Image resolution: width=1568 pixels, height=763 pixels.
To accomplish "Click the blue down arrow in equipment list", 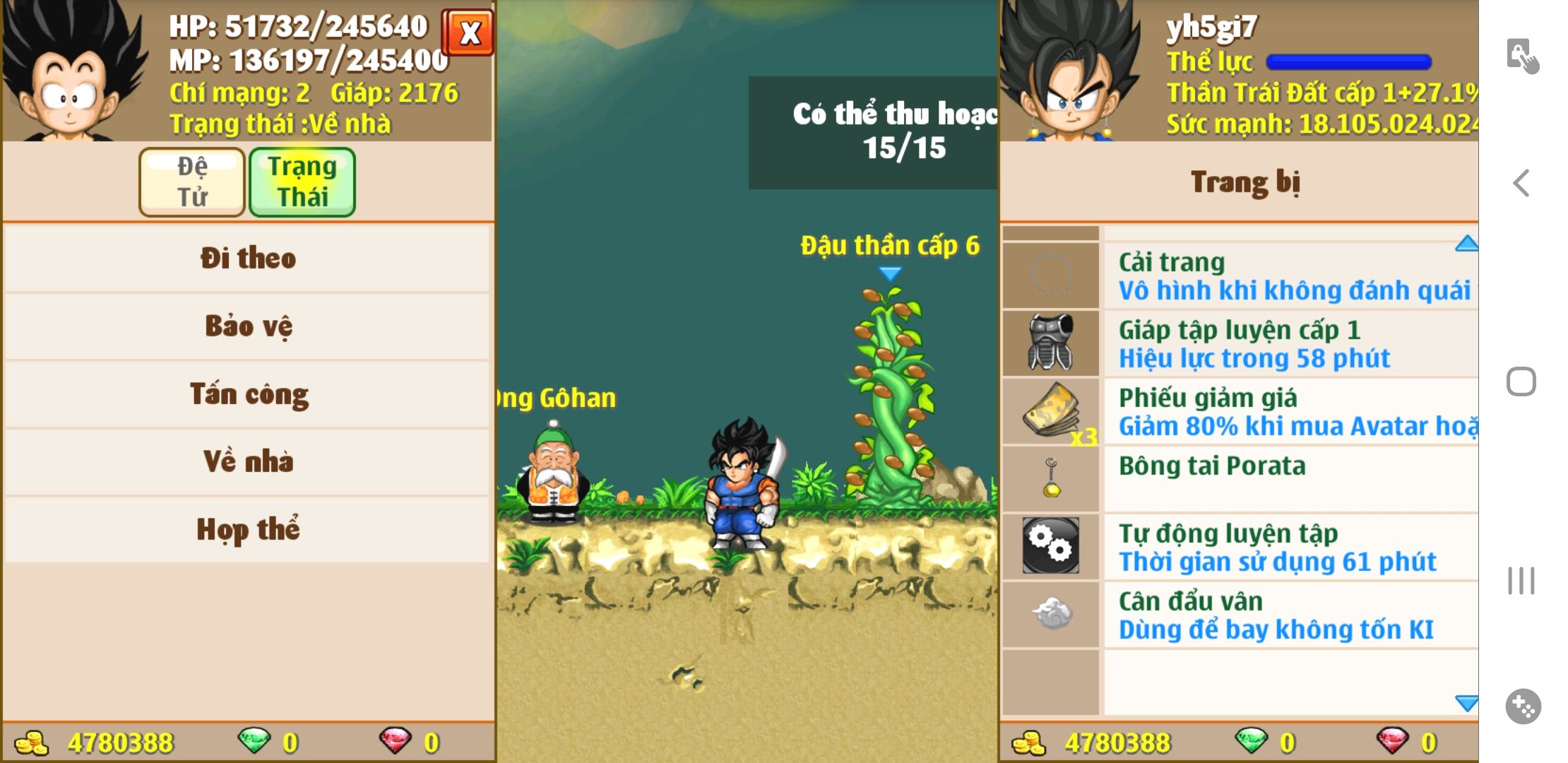I will coord(1466,703).
